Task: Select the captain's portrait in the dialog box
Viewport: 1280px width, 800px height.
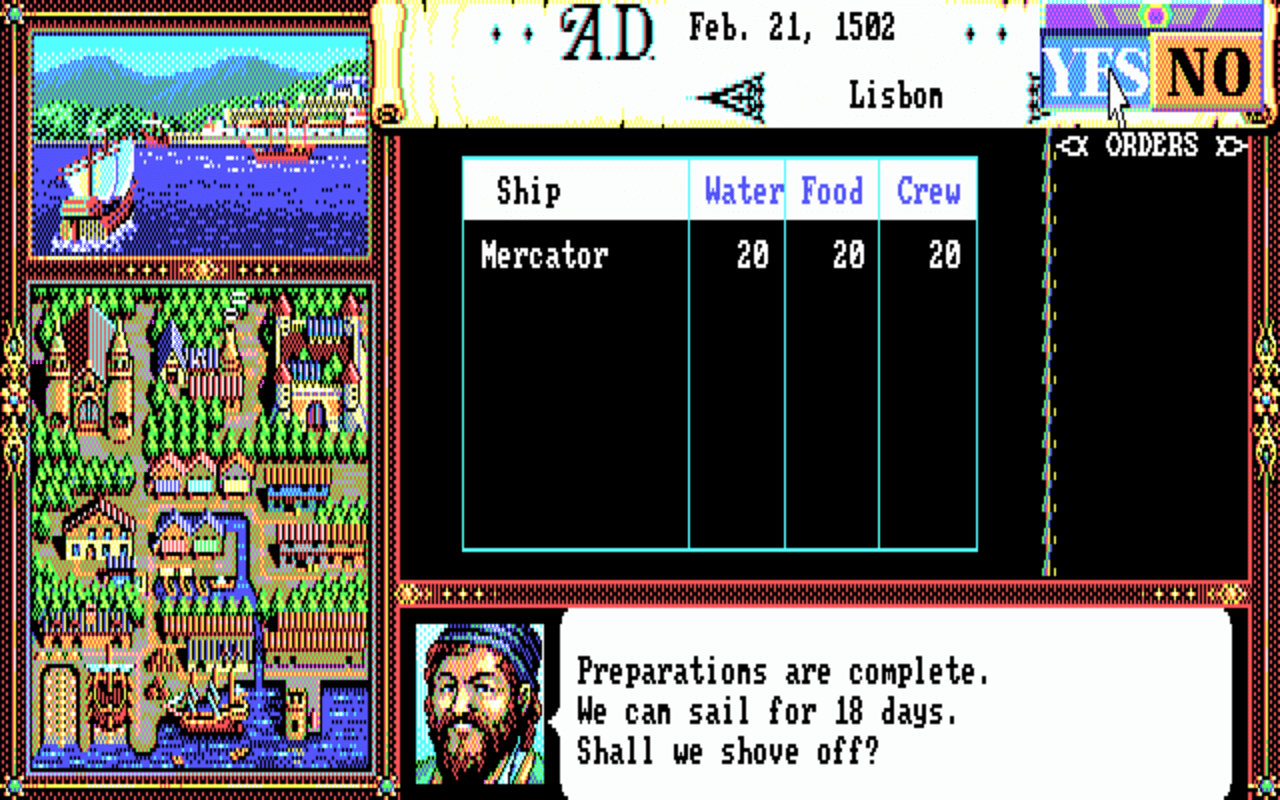Action: pyautogui.click(x=480, y=705)
